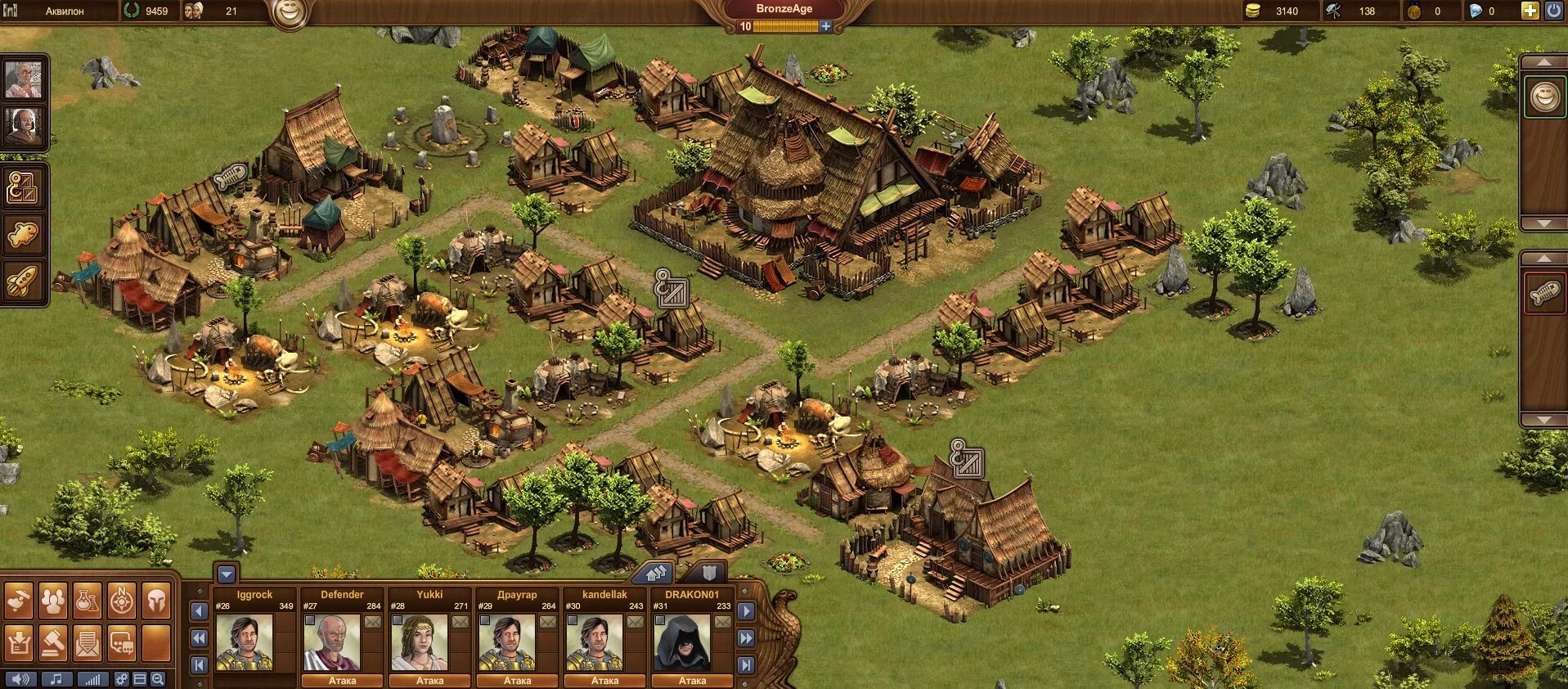Send message to DRAKON01 via envelope

(722, 622)
